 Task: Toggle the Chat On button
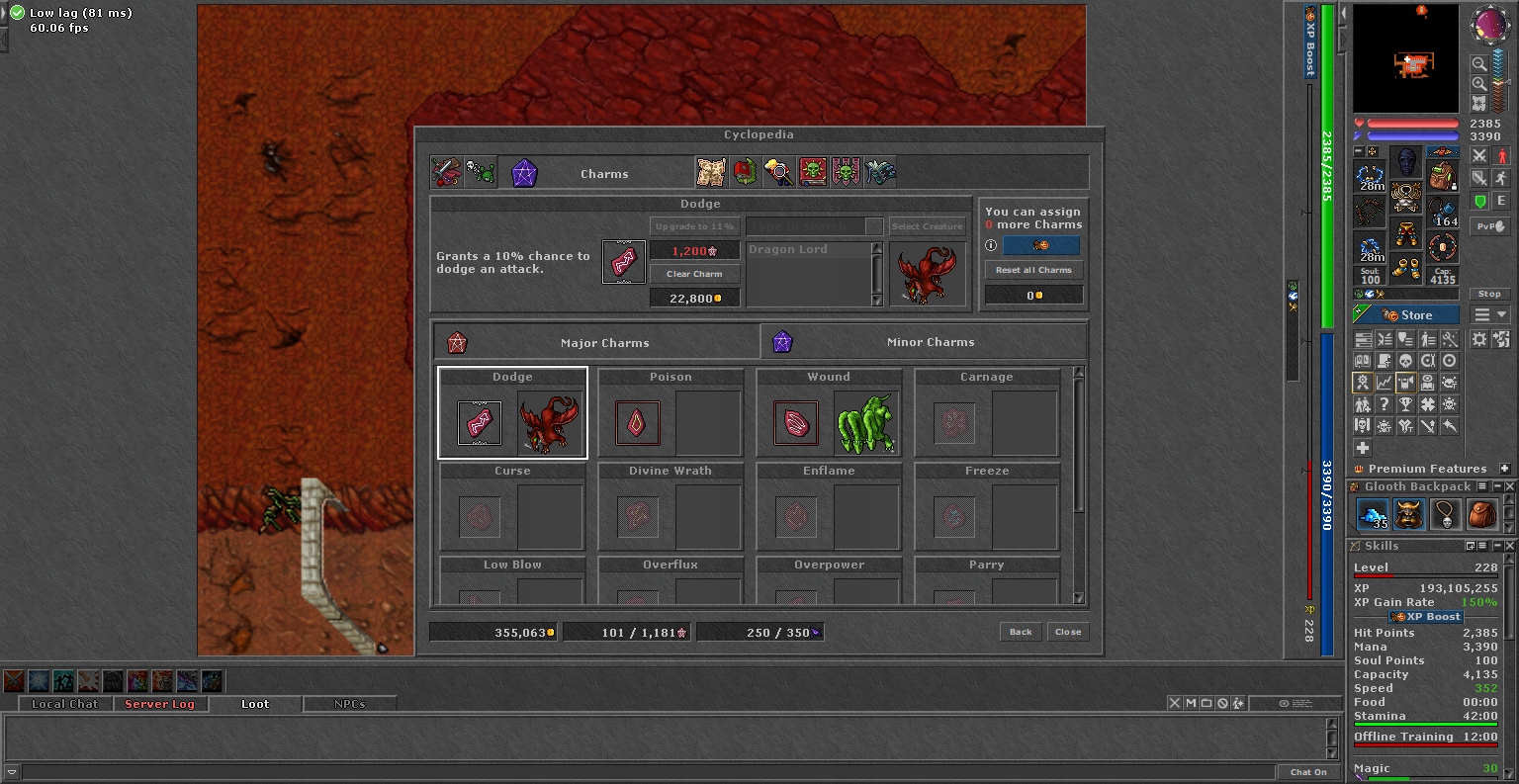[1308, 772]
